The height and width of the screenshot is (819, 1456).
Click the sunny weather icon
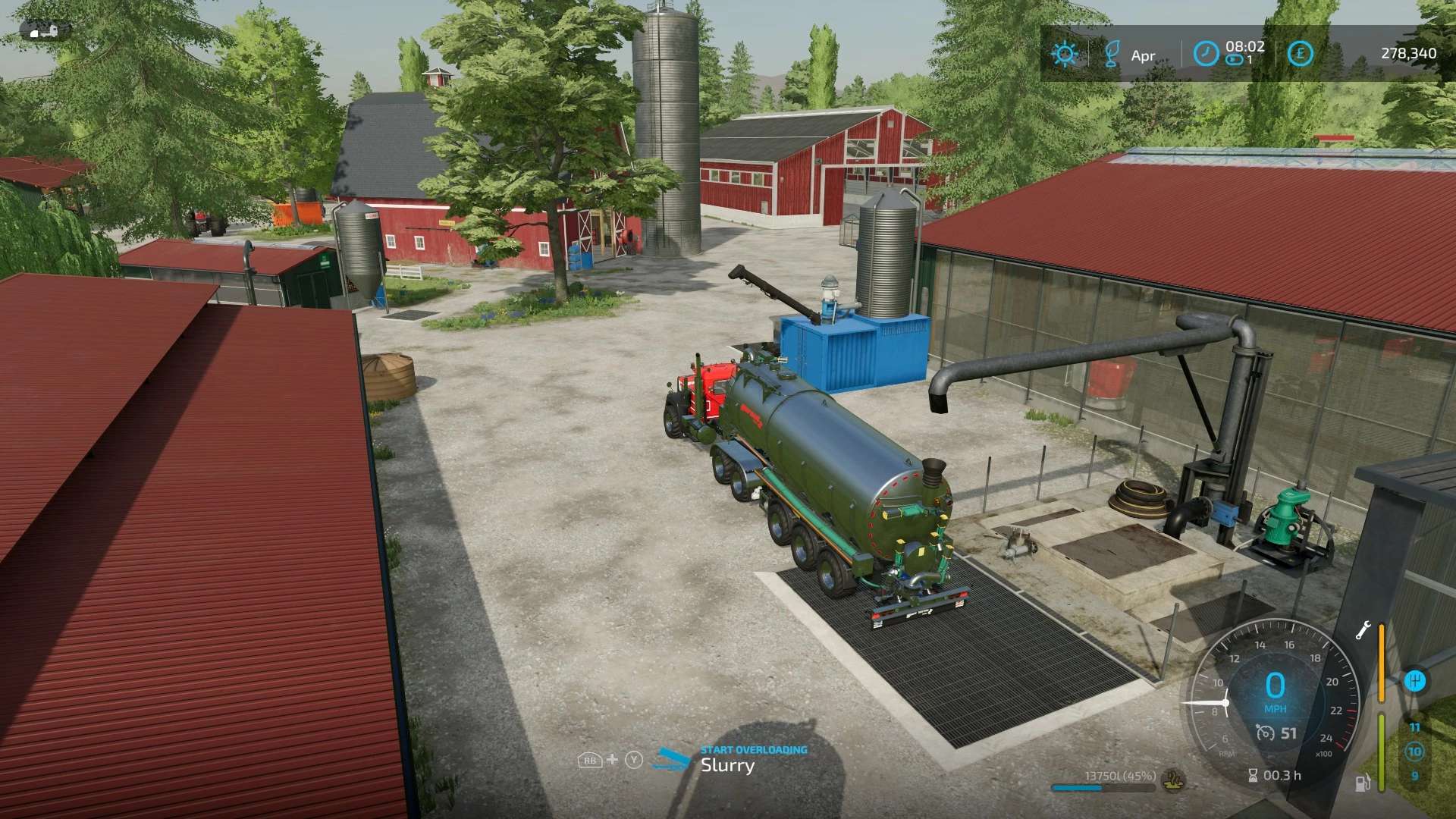[1064, 54]
